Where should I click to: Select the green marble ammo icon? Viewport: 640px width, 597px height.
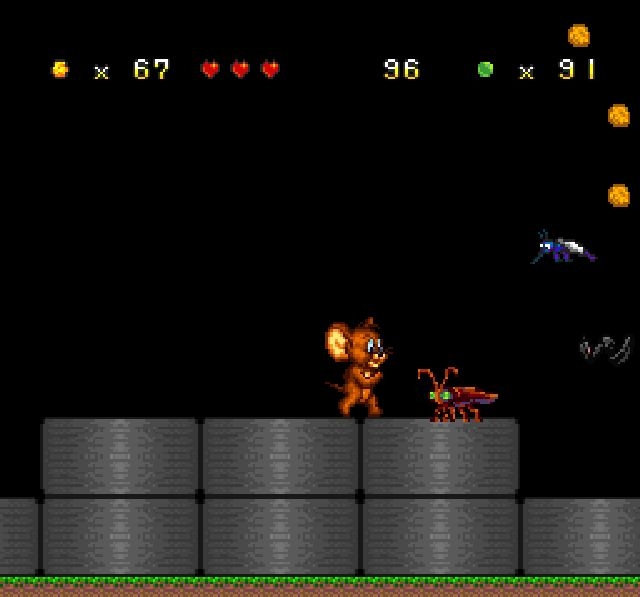486,69
